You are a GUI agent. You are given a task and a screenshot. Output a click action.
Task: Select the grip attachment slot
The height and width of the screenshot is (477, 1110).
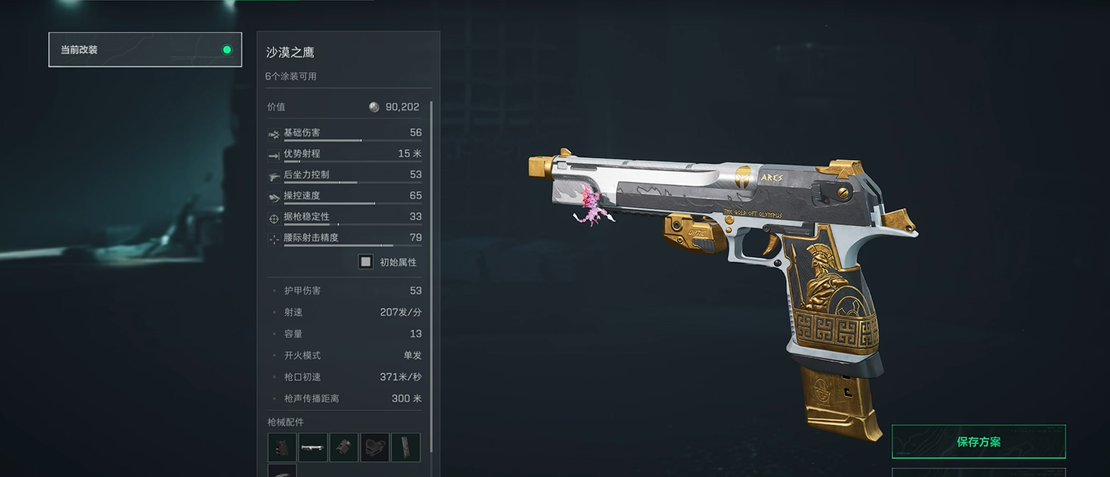click(x=282, y=447)
